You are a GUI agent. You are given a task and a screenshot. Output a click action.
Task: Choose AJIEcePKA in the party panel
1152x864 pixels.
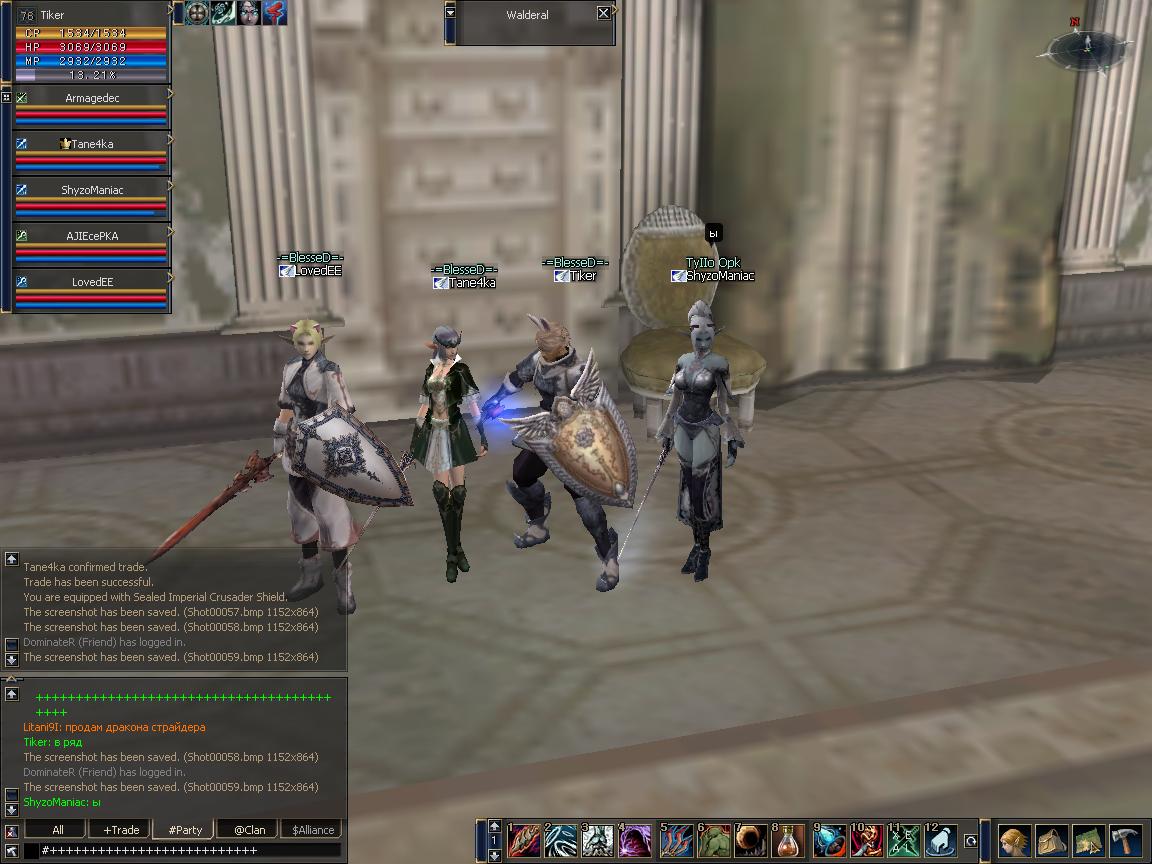pos(91,236)
